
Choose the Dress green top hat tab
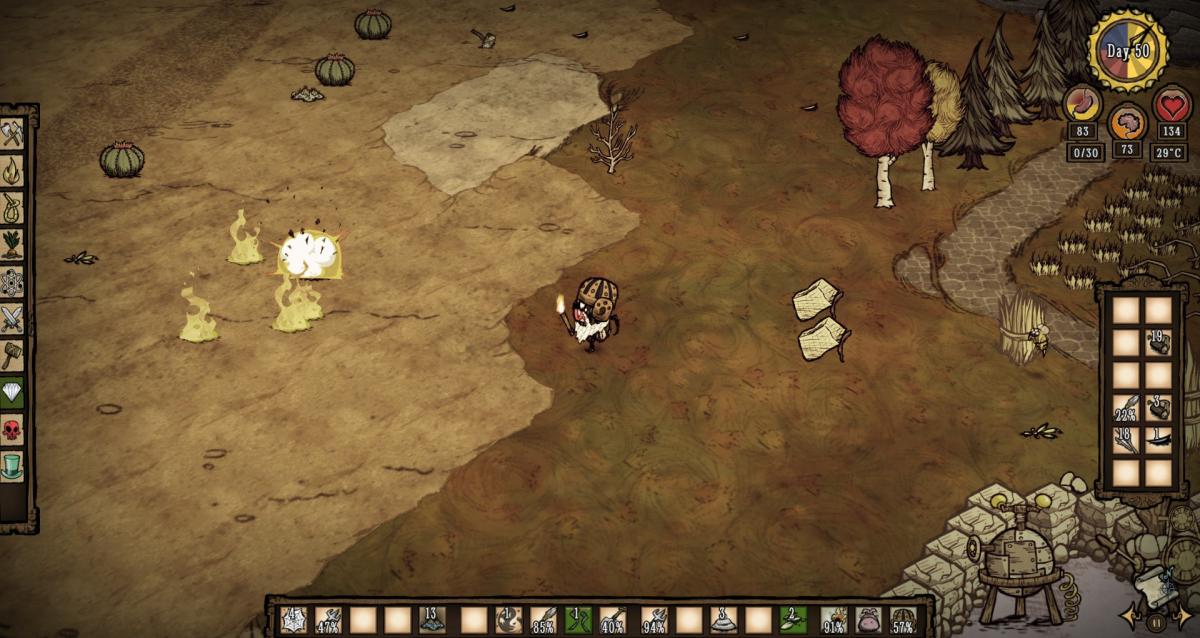pos(12,467)
